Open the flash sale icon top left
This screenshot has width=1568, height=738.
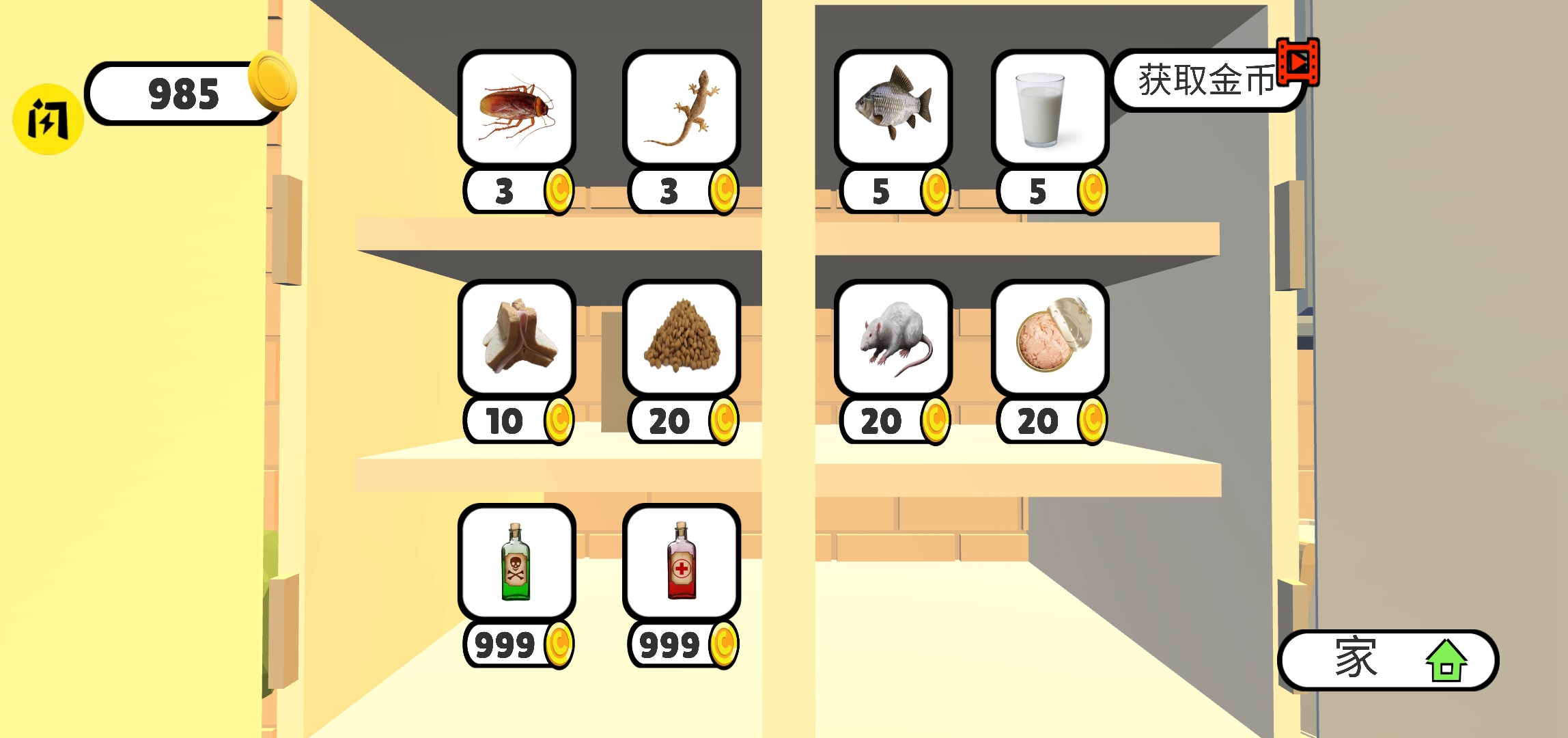coord(47,116)
